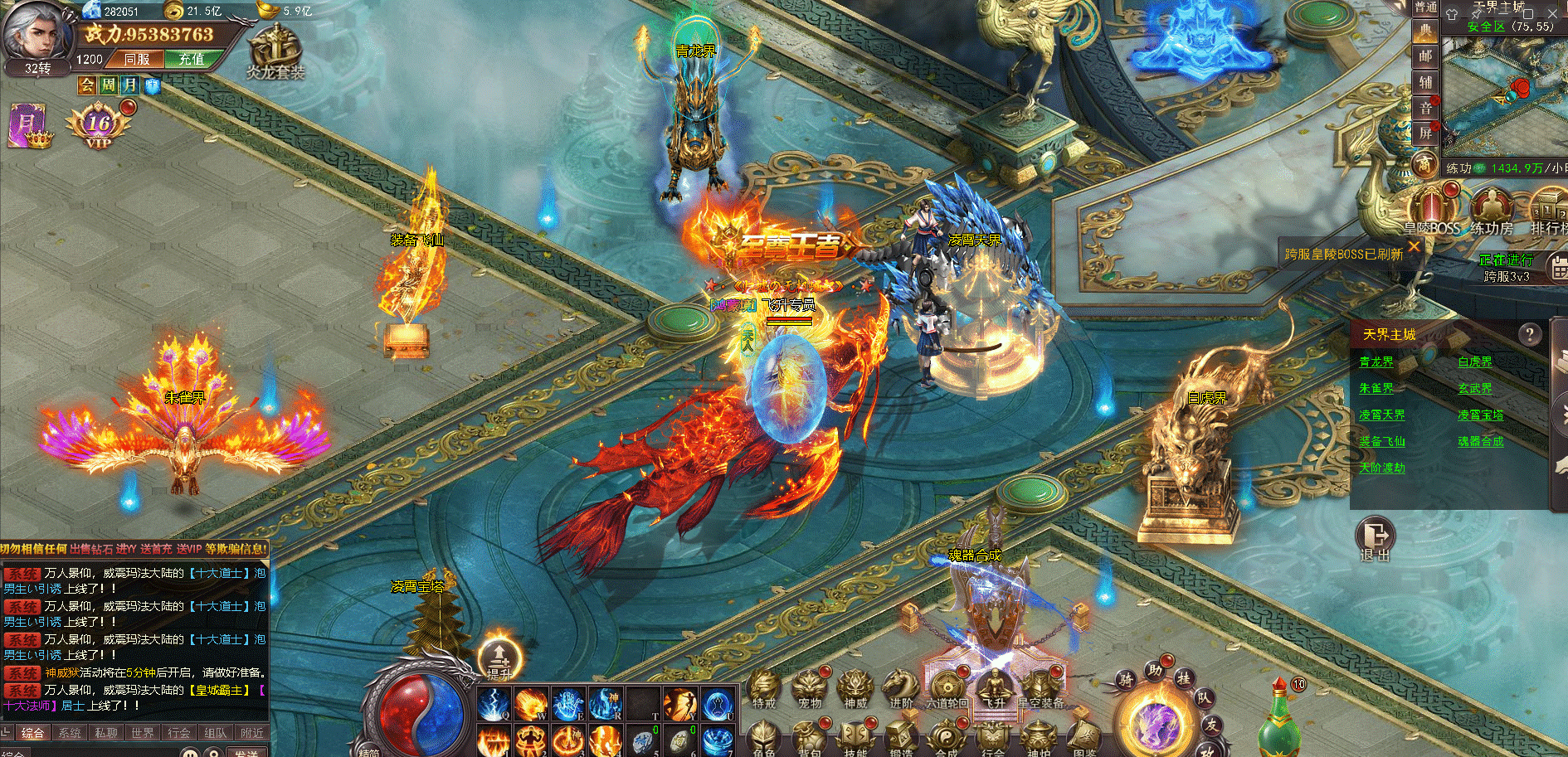Viewport: 1568px width, 757px height.
Task: Switch chat to the 世界 tab
Action: pos(143,733)
